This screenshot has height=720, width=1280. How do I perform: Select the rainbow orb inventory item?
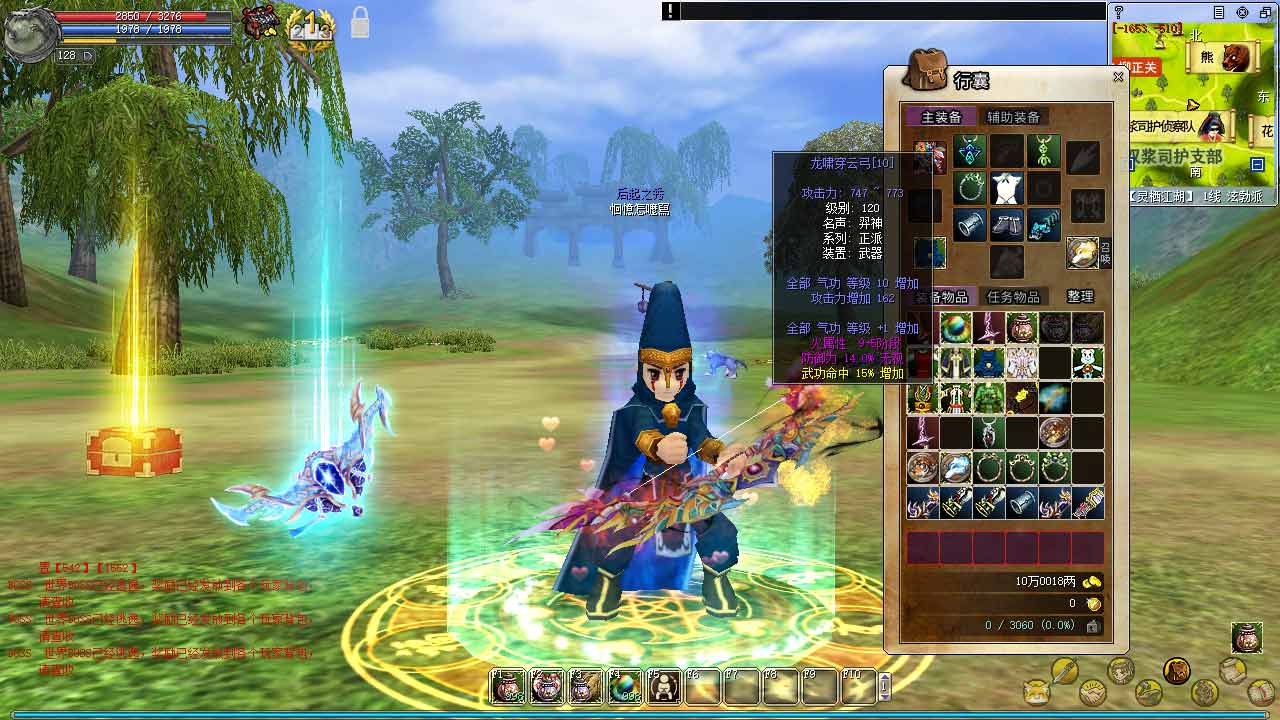pos(956,328)
